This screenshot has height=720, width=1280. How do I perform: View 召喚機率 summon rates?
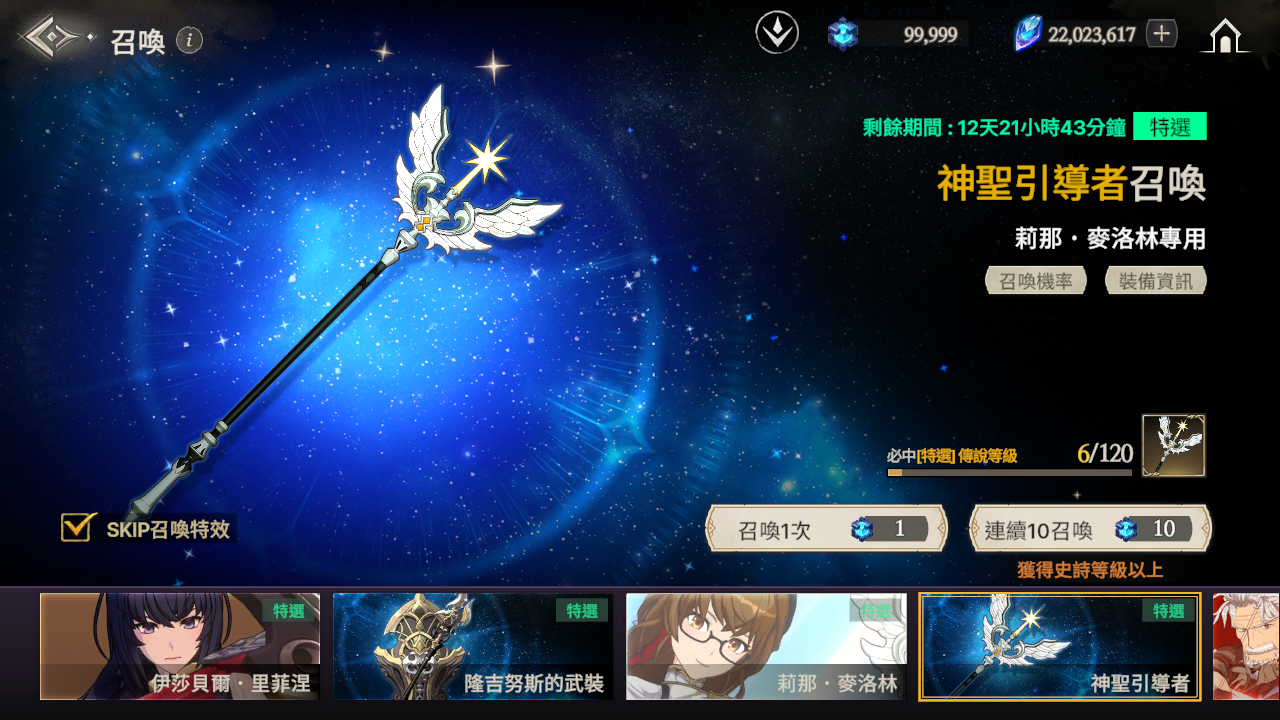[1036, 281]
